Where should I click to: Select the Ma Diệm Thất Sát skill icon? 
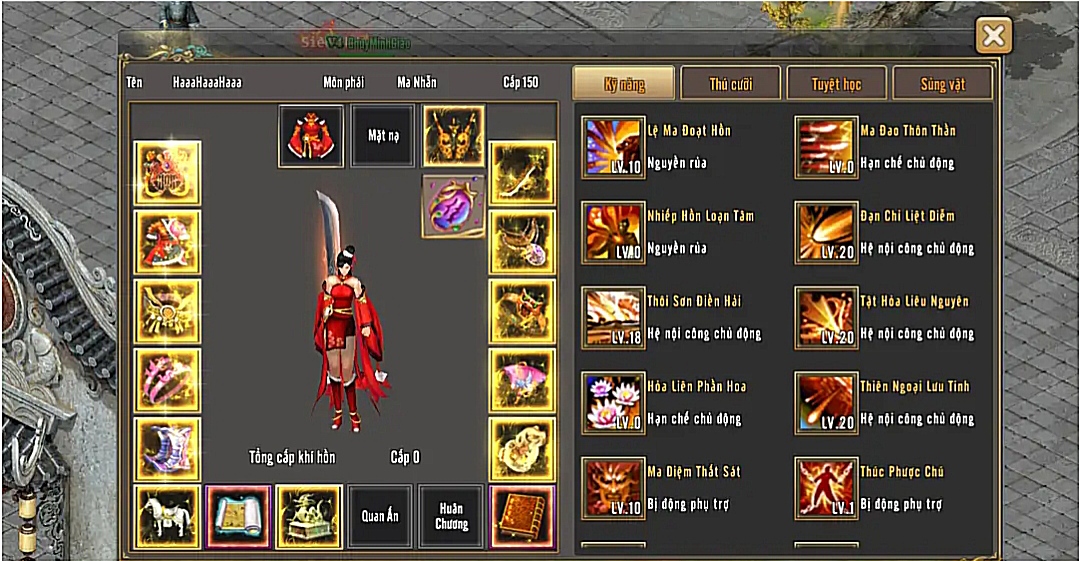coord(613,487)
